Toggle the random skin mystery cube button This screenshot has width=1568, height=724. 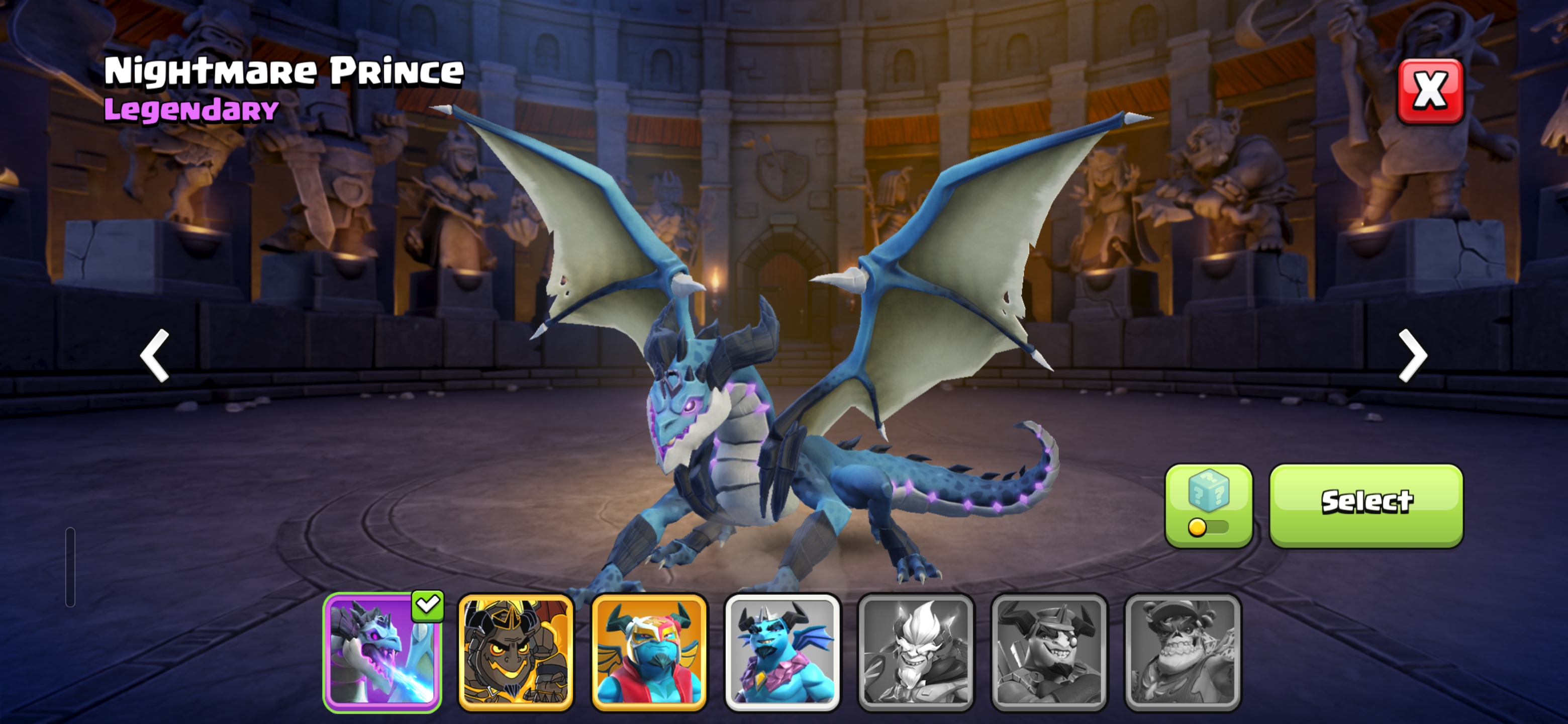pos(1208,505)
